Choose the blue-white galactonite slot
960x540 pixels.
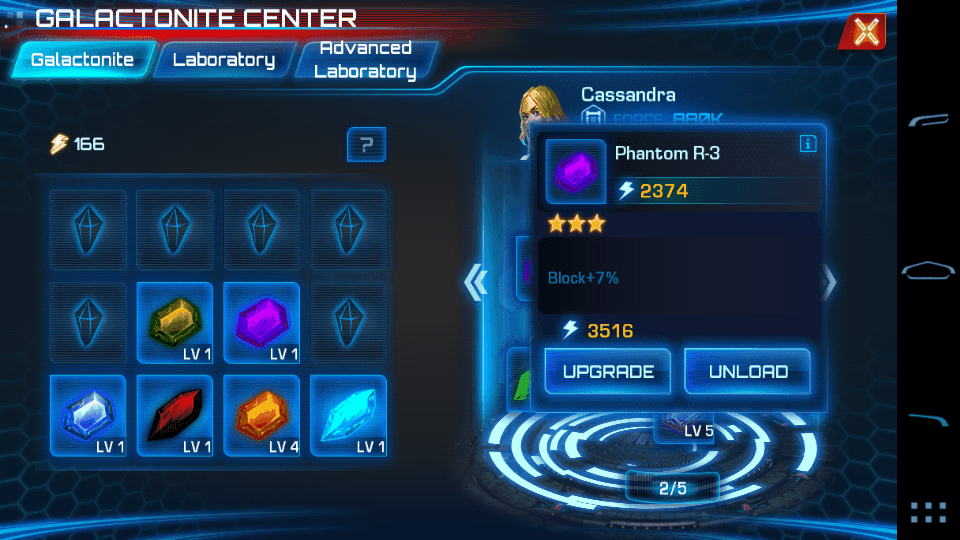click(88, 415)
